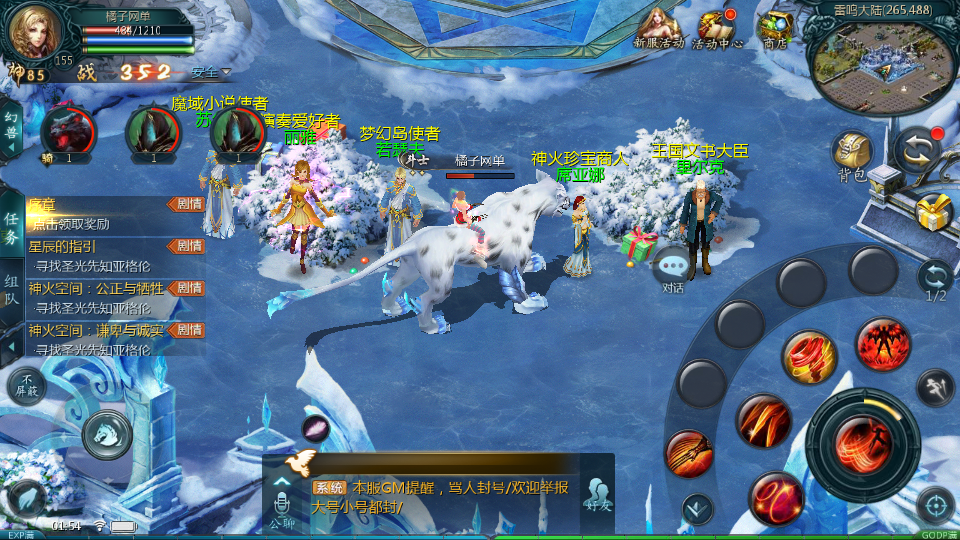Open the 背包 backpack
This screenshot has width=960, height=540.
click(x=852, y=155)
